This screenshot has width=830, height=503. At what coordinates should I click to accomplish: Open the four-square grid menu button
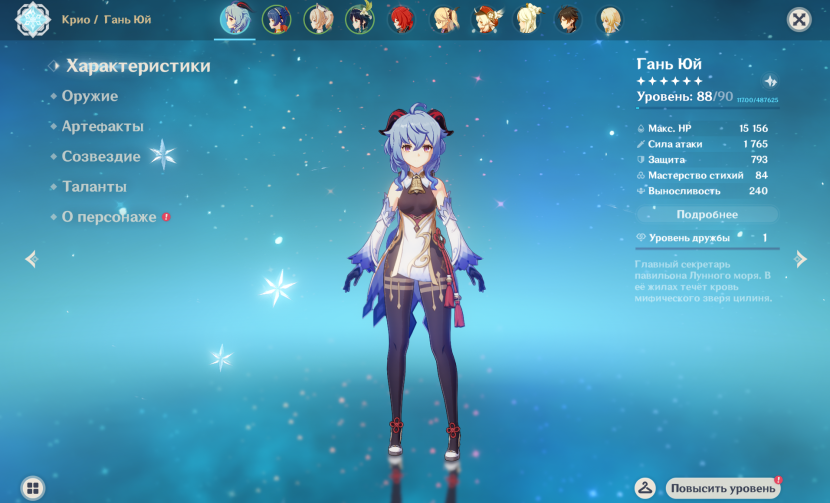tap(33, 488)
